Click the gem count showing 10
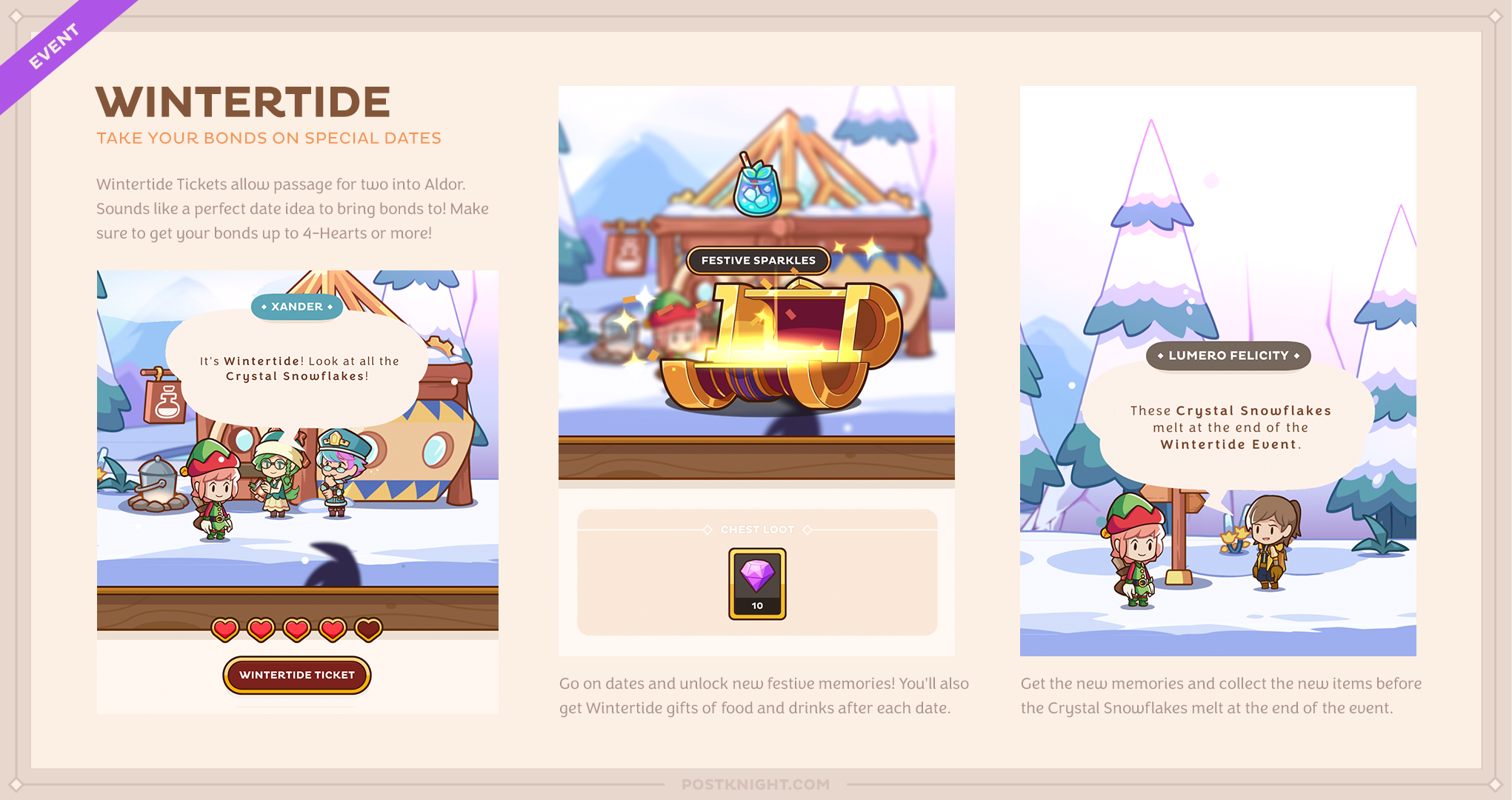The width and height of the screenshot is (1512, 800). pos(756,607)
